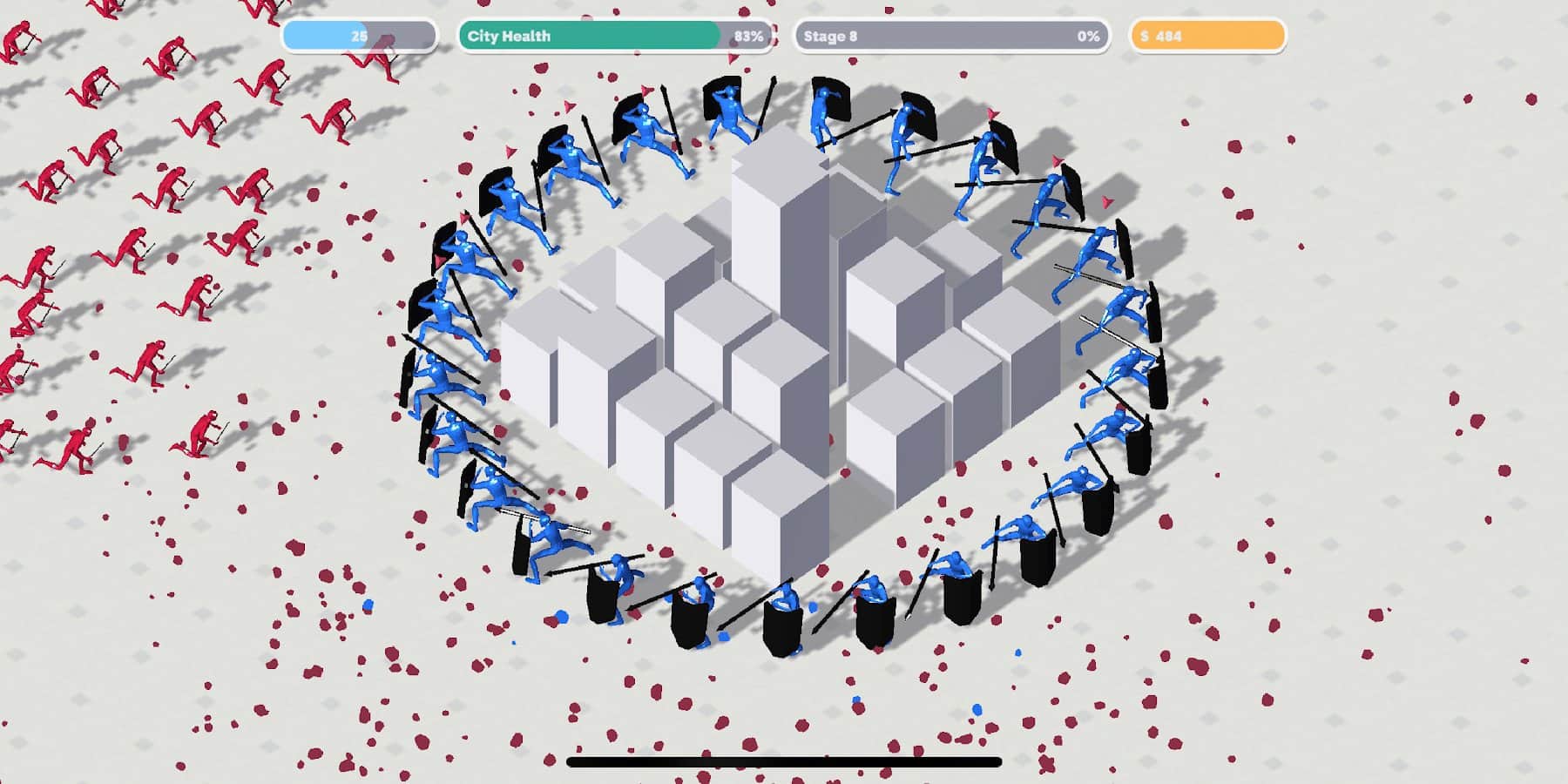Viewport: 1568px width, 784px height.
Task: Click the black progress bar at screen bottom
Action: pos(784,761)
